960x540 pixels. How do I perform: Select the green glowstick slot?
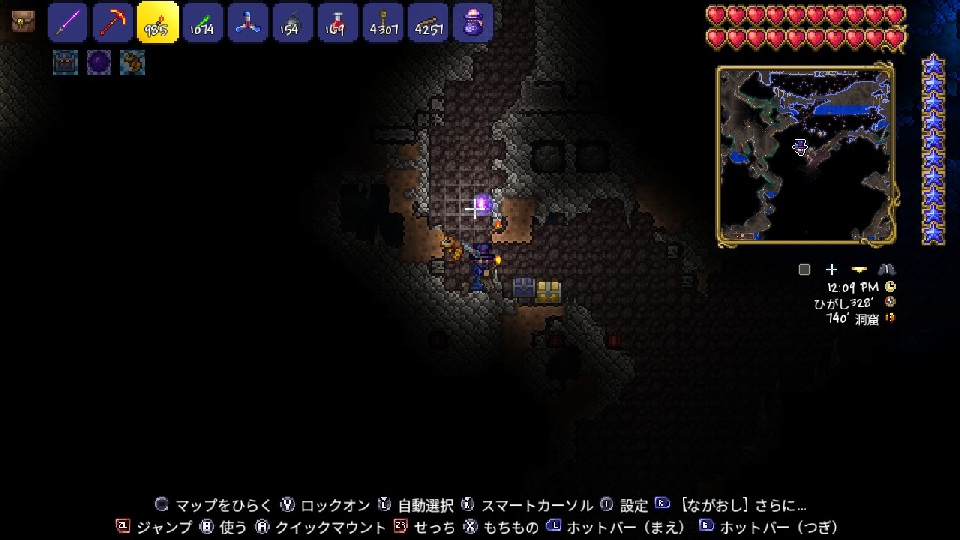coord(203,22)
